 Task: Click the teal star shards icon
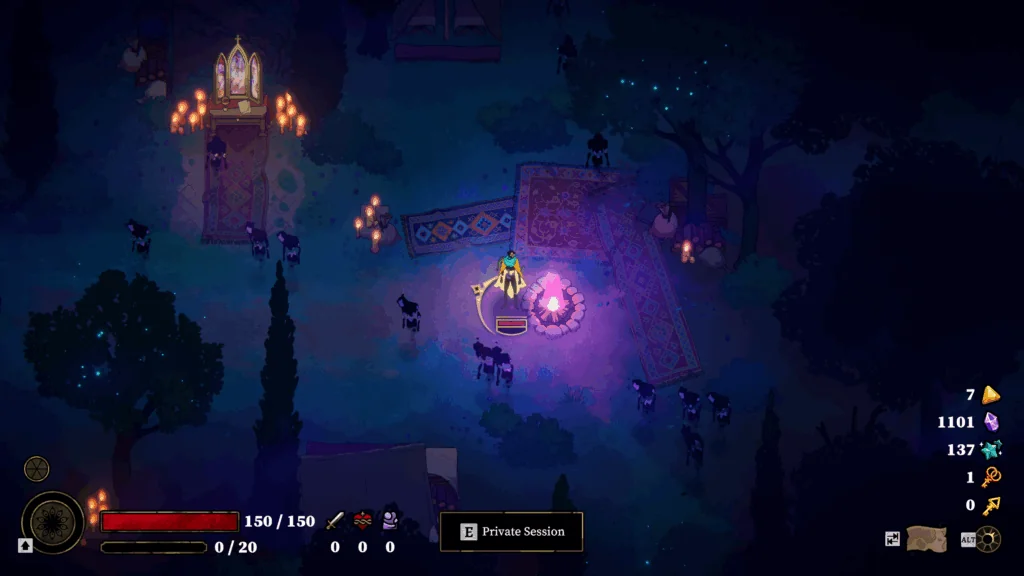pyautogui.click(x=991, y=450)
